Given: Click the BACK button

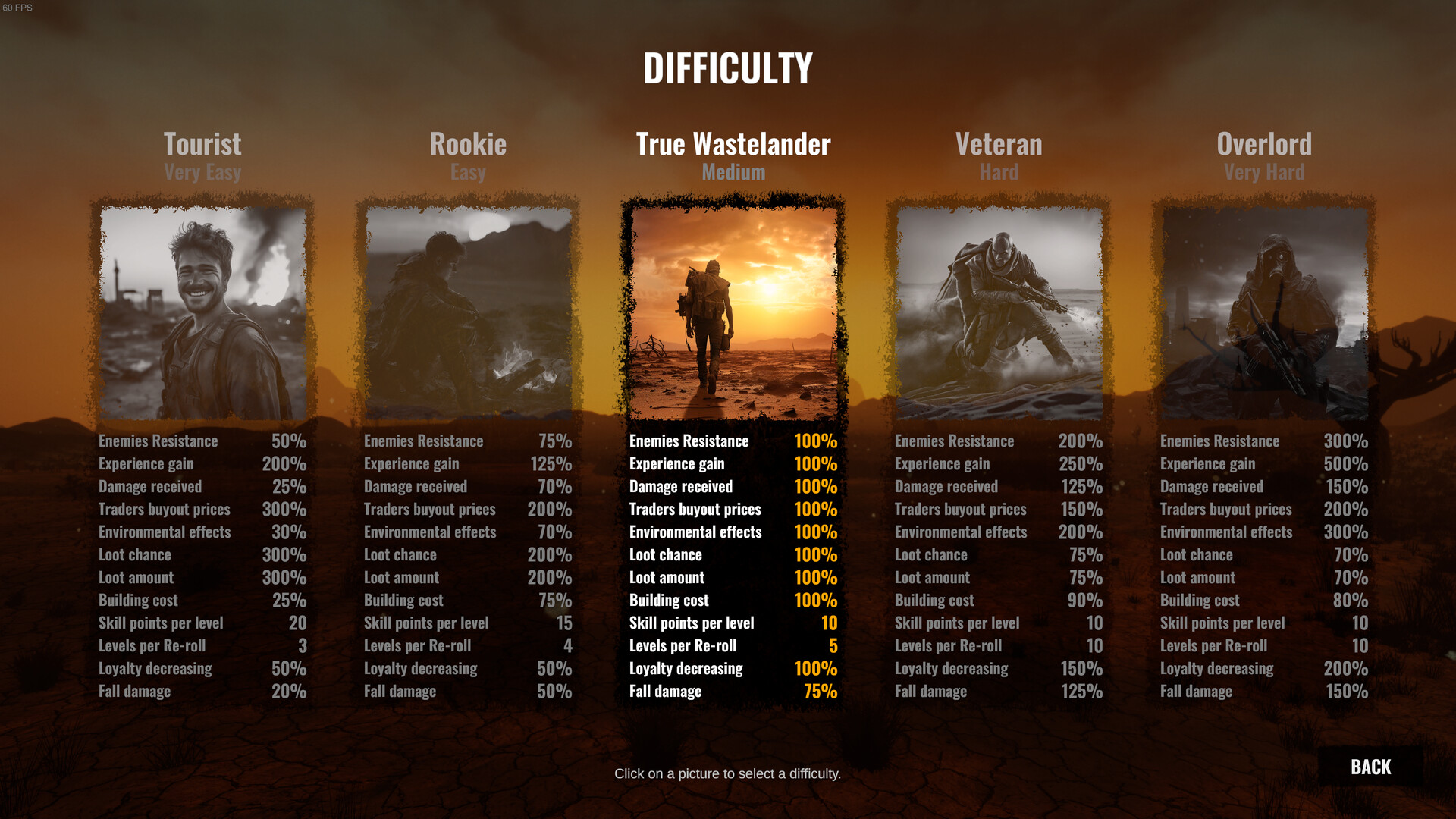Looking at the screenshot, I should [x=1370, y=767].
